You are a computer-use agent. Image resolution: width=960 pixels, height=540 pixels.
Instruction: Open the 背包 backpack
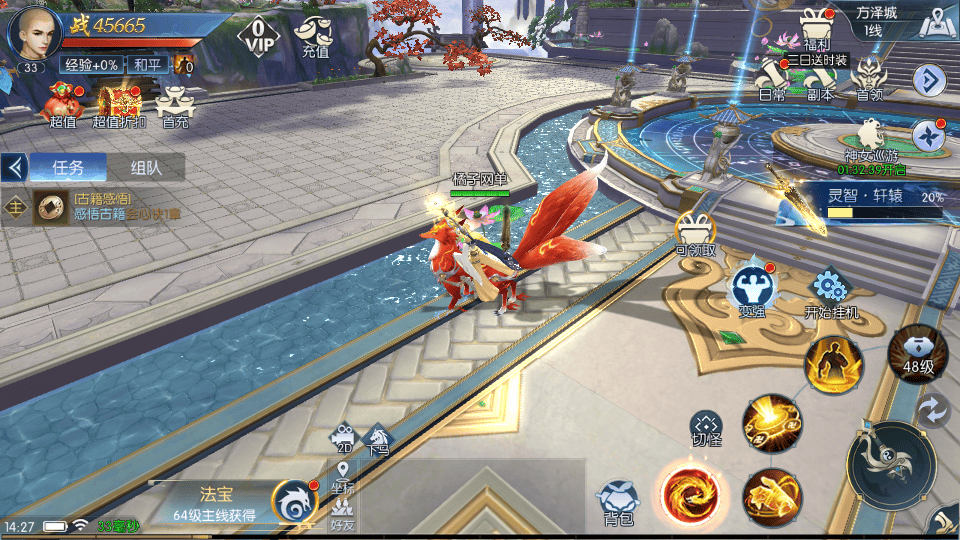tap(619, 501)
